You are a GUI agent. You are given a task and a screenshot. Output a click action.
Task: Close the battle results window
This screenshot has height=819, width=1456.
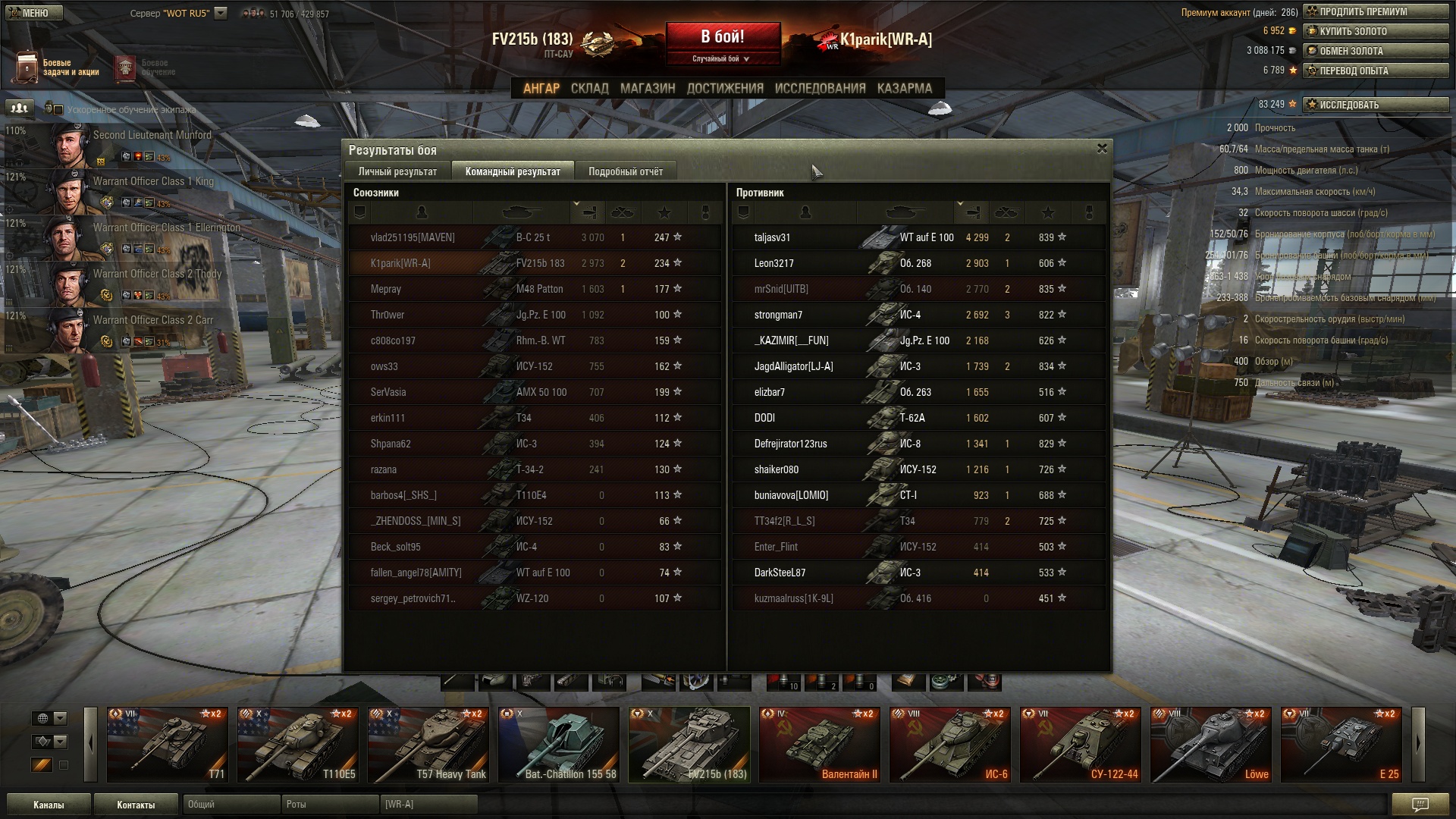(1102, 149)
